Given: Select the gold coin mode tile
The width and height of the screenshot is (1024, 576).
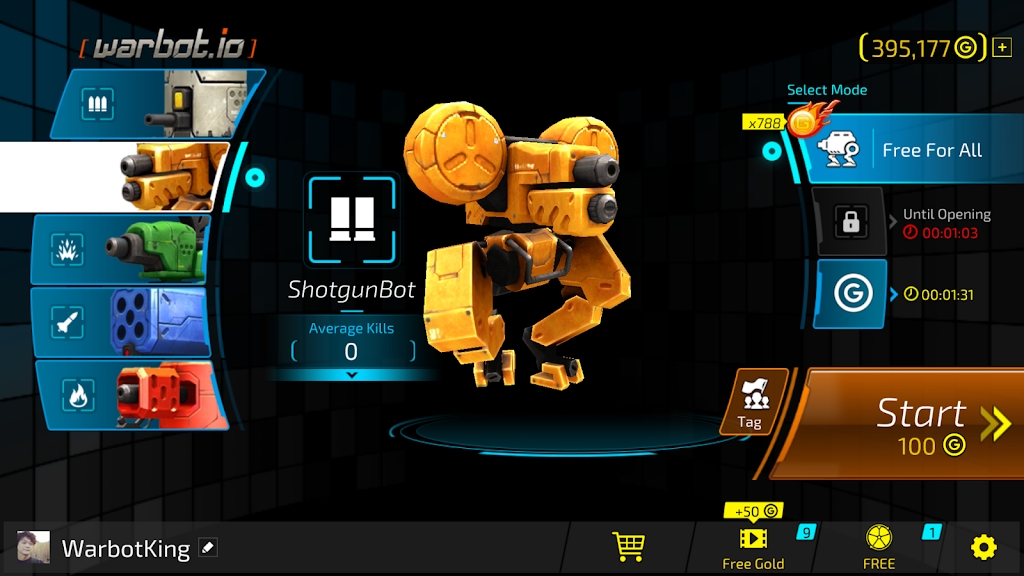Looking at the screenshot, I should tap(852, 294).
